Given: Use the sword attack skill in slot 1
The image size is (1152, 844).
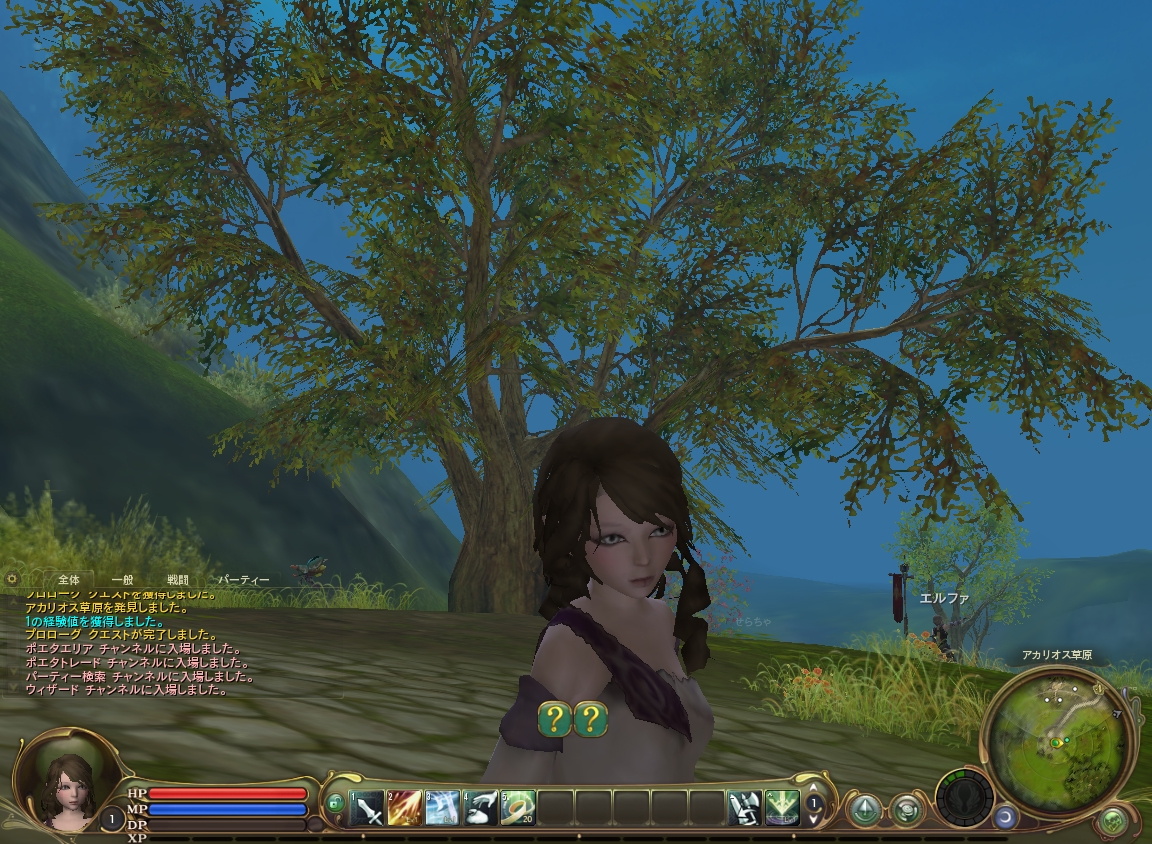Looking at the screenshot, I should click(x=367, y=807).
